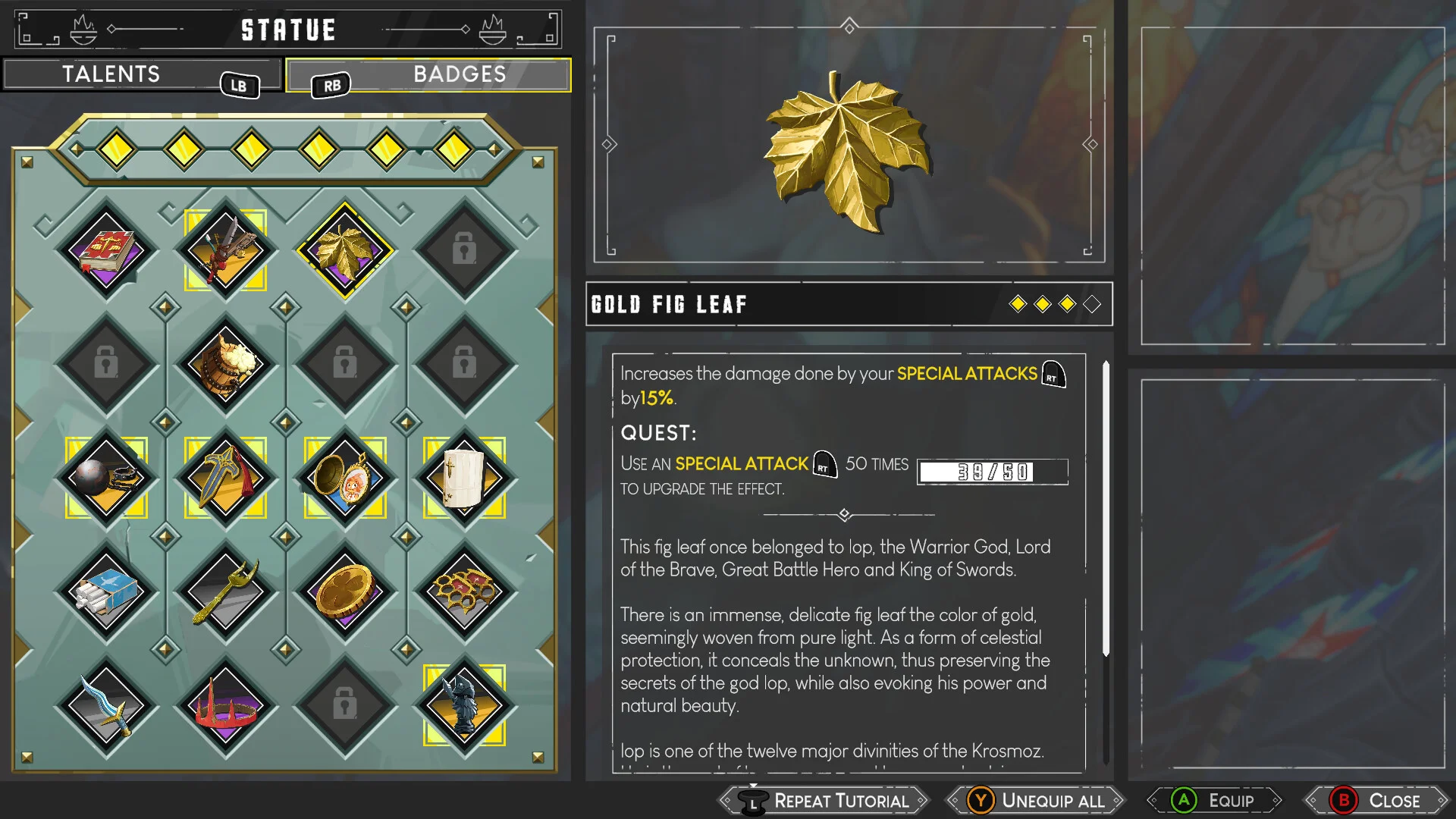This screenshot has height=819, width=1456.
Task: Pick the ball and chain badge
Action: 106,479
